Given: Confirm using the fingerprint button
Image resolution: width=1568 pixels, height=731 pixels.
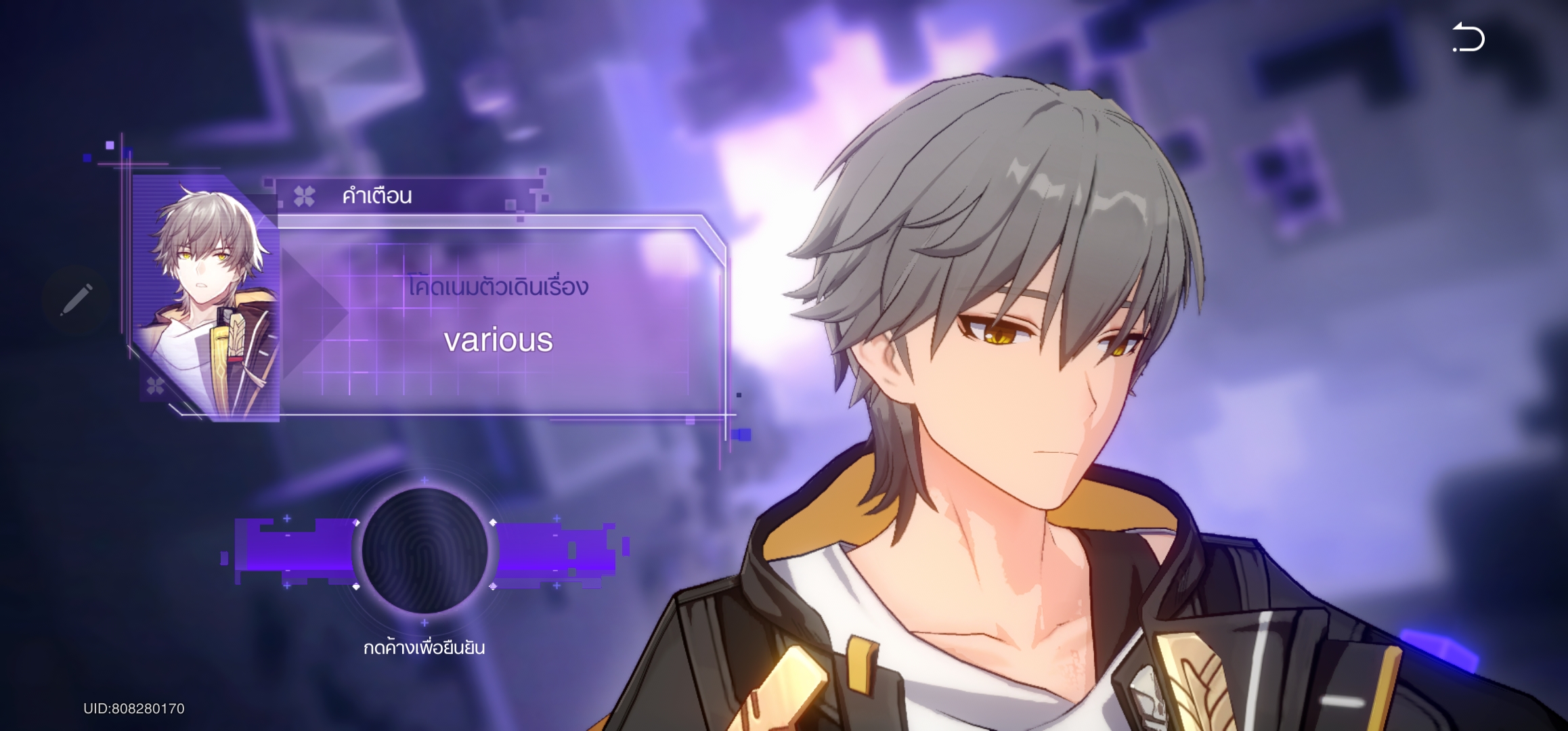Looking at the screenshot, I should [424, 550].
